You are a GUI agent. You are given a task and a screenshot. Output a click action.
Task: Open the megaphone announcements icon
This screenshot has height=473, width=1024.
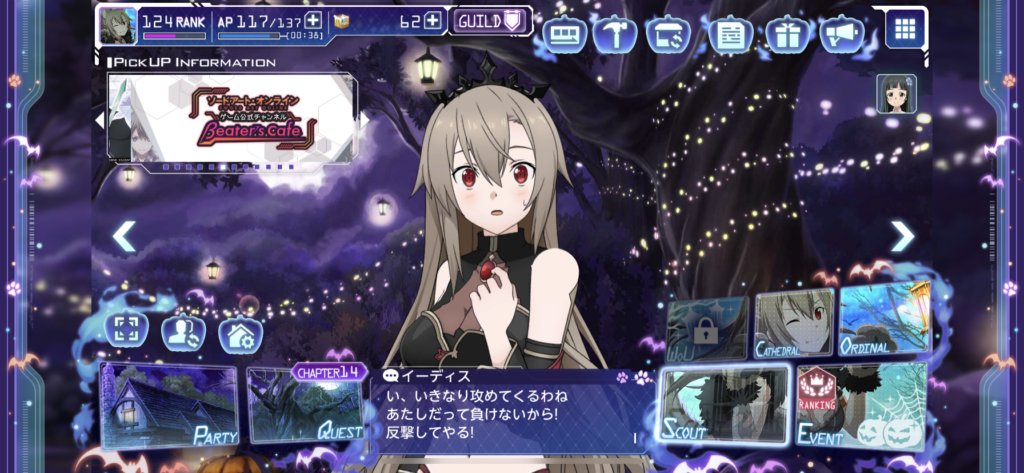coord(842,35)
